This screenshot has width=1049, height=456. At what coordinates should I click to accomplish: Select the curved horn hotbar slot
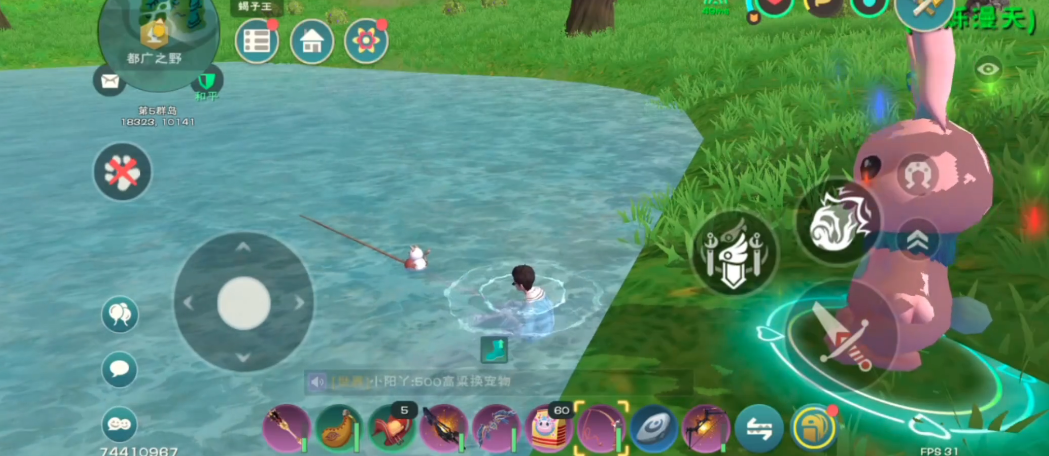(x=339, y=428)
